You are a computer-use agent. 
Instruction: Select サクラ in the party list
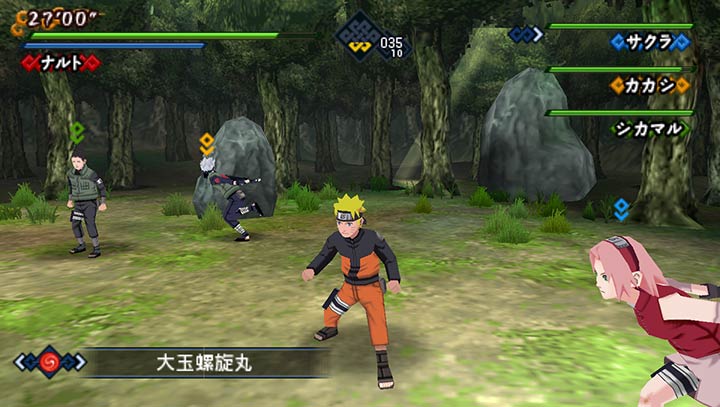coord(650,42)
